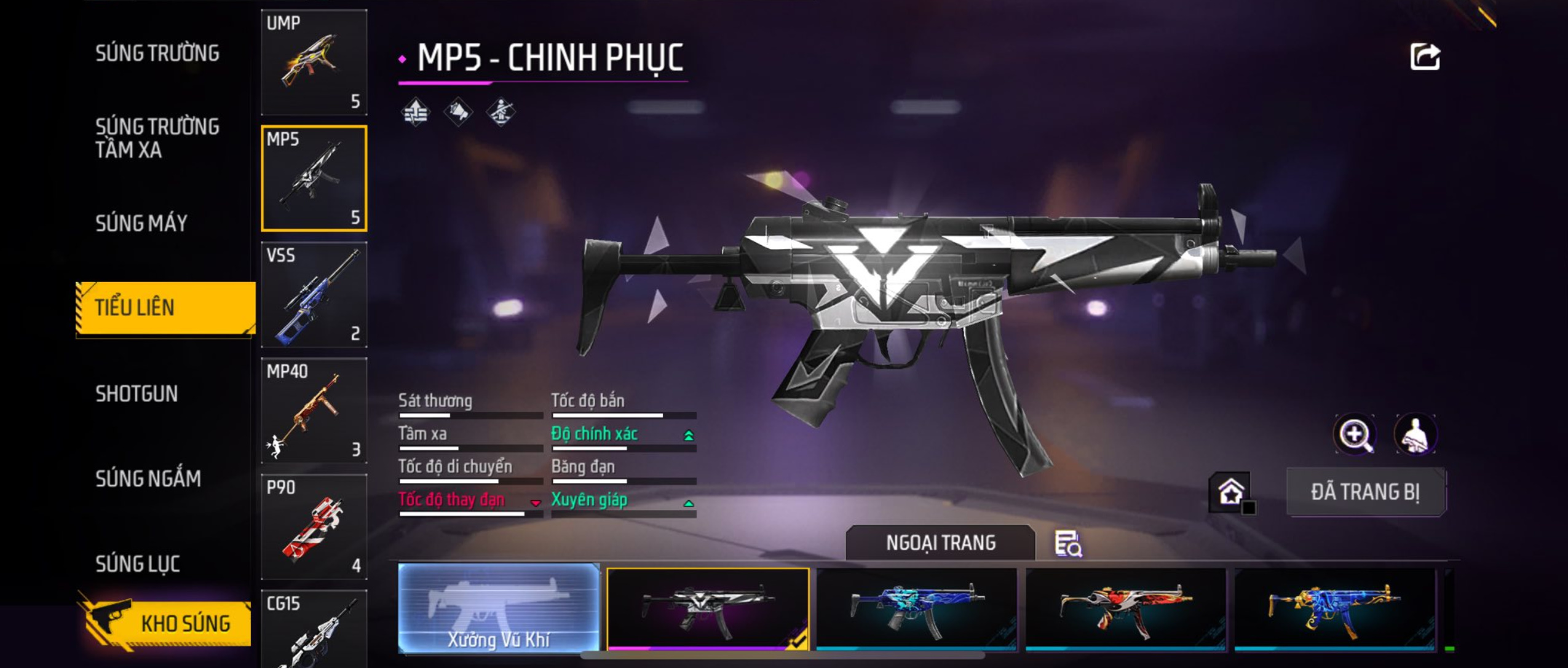Viewport: 1568px width, 668px height.
Task: Choose the Súng Ngắm category
Action: coord(148,479)
